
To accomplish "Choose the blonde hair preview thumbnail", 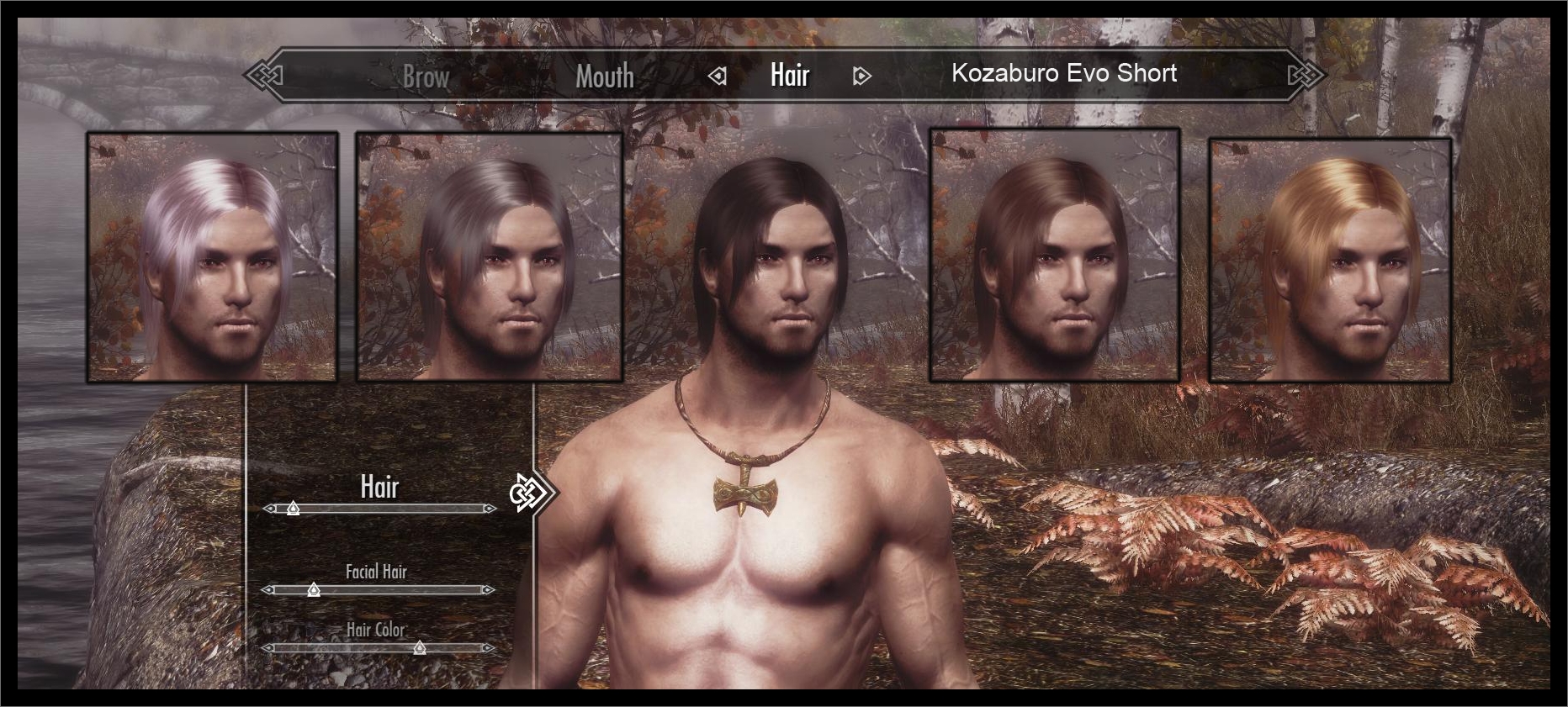I will (x=1330, y=260).
